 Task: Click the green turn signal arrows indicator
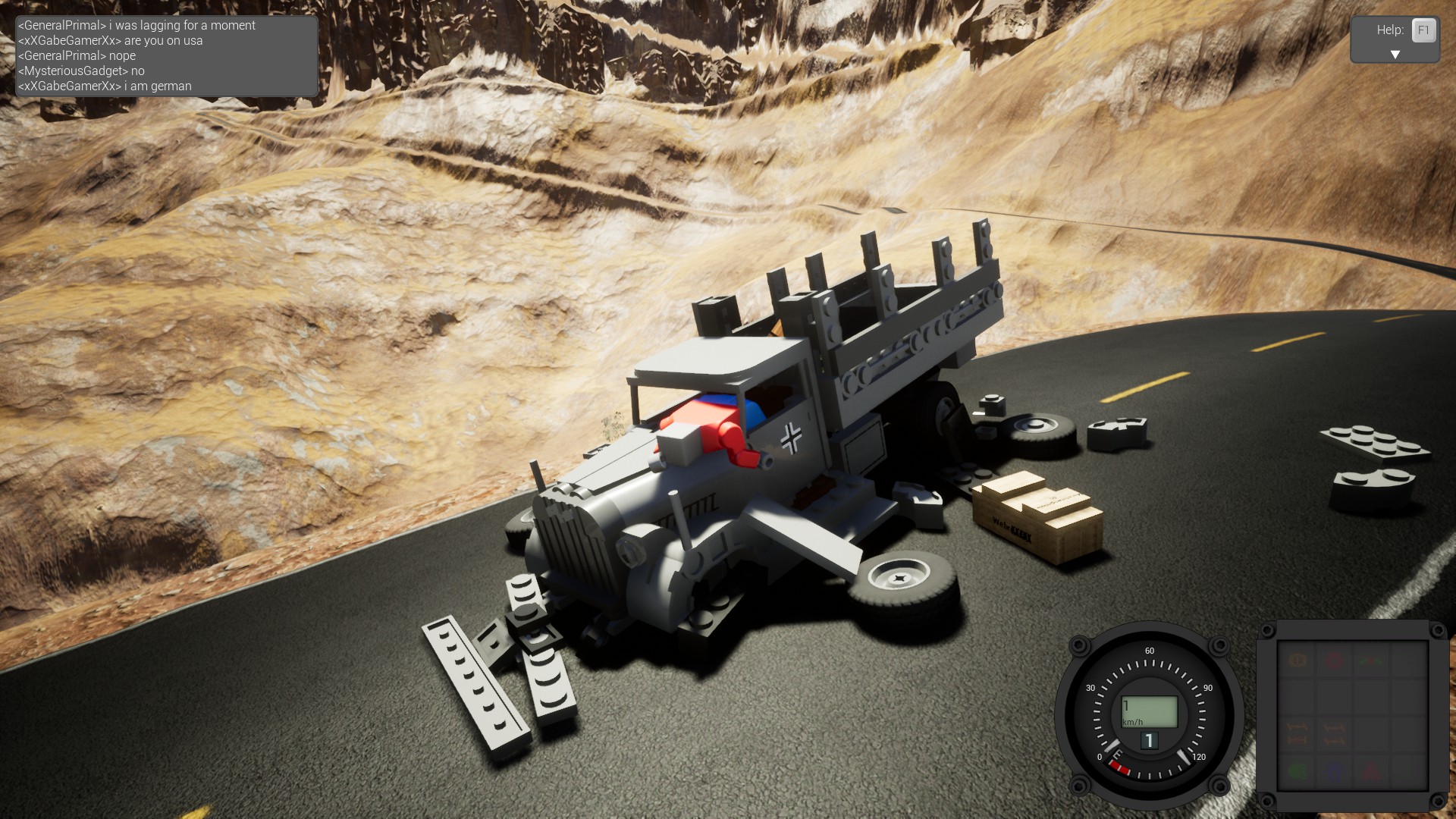point(1370,661)
